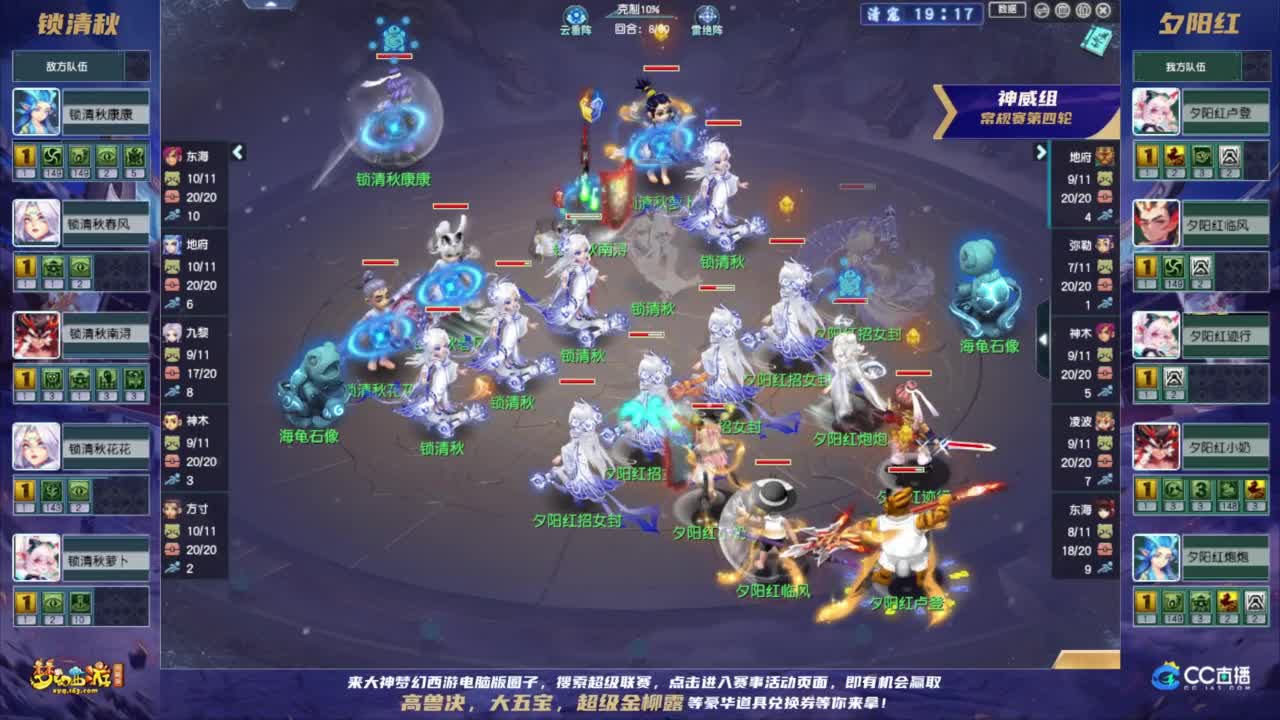Toggle the green swirl buff showing 149 stacks
The height and width of the screenshot is (720, 1280).
pos(52,155)
